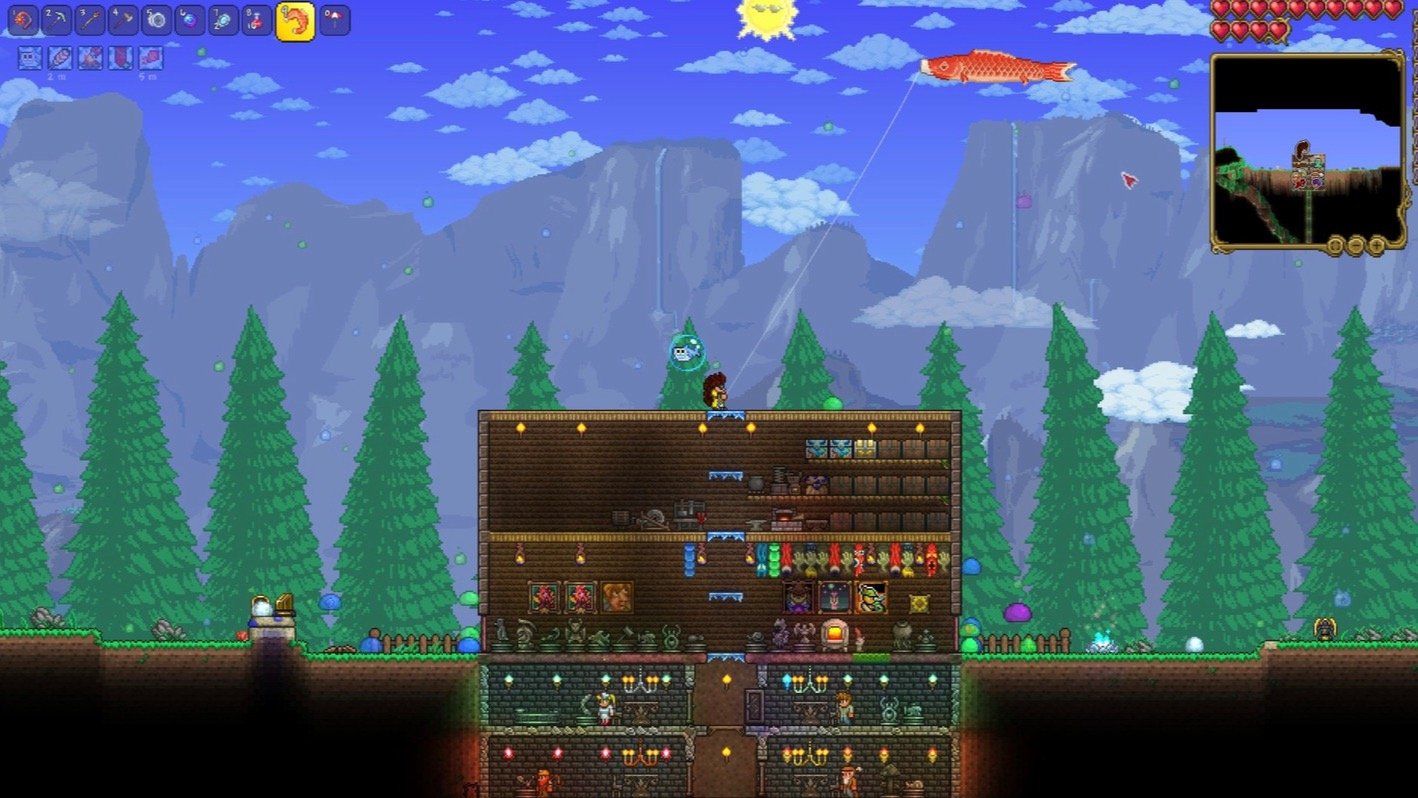Viewport: 1418px width, 798px height.
Task: Toggle off the kite buff icon
Action: [x=151, y=59]
